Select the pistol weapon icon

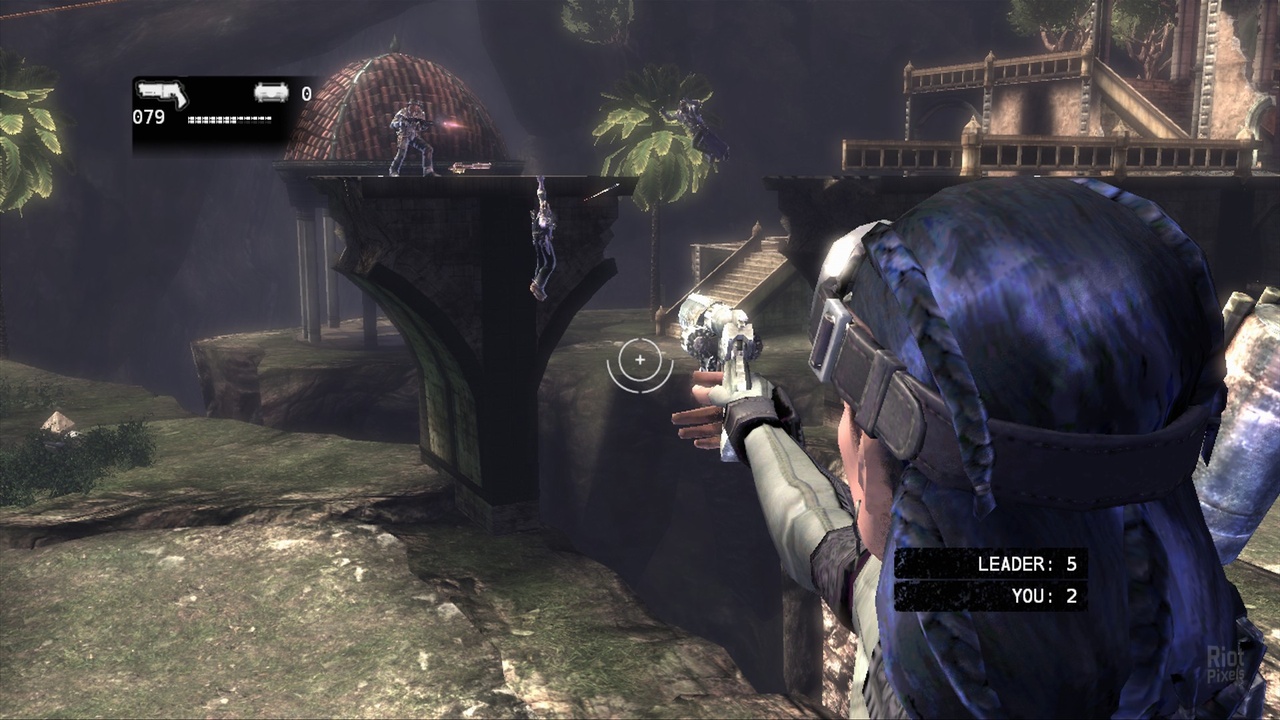pos(162,94)
